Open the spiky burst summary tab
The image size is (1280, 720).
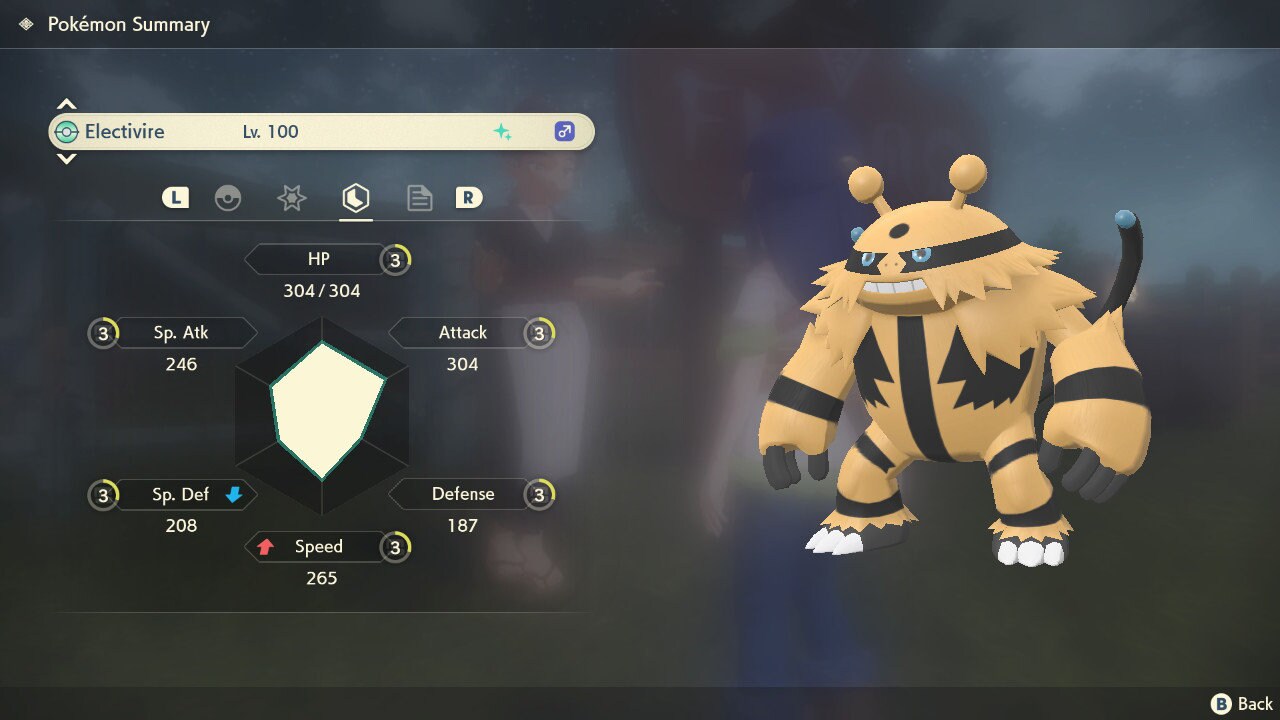(291, 198)
